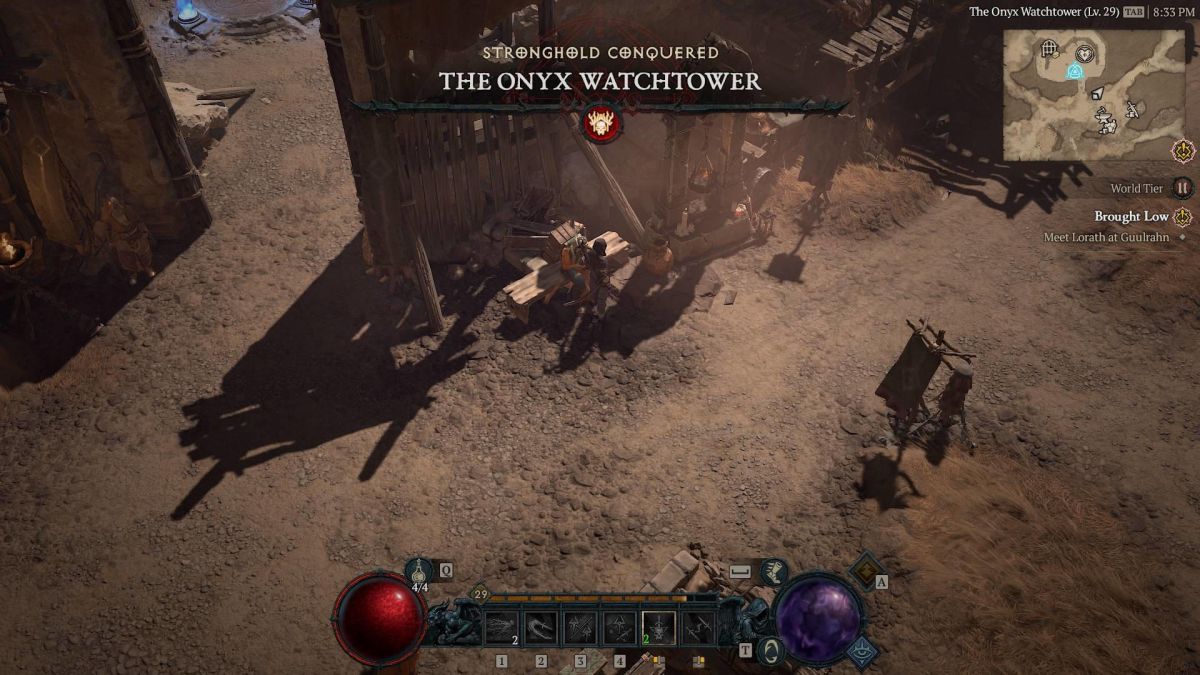The image size is (1200, 675).
Task: Activate the third skill slot ability
Action: point(580,628)
